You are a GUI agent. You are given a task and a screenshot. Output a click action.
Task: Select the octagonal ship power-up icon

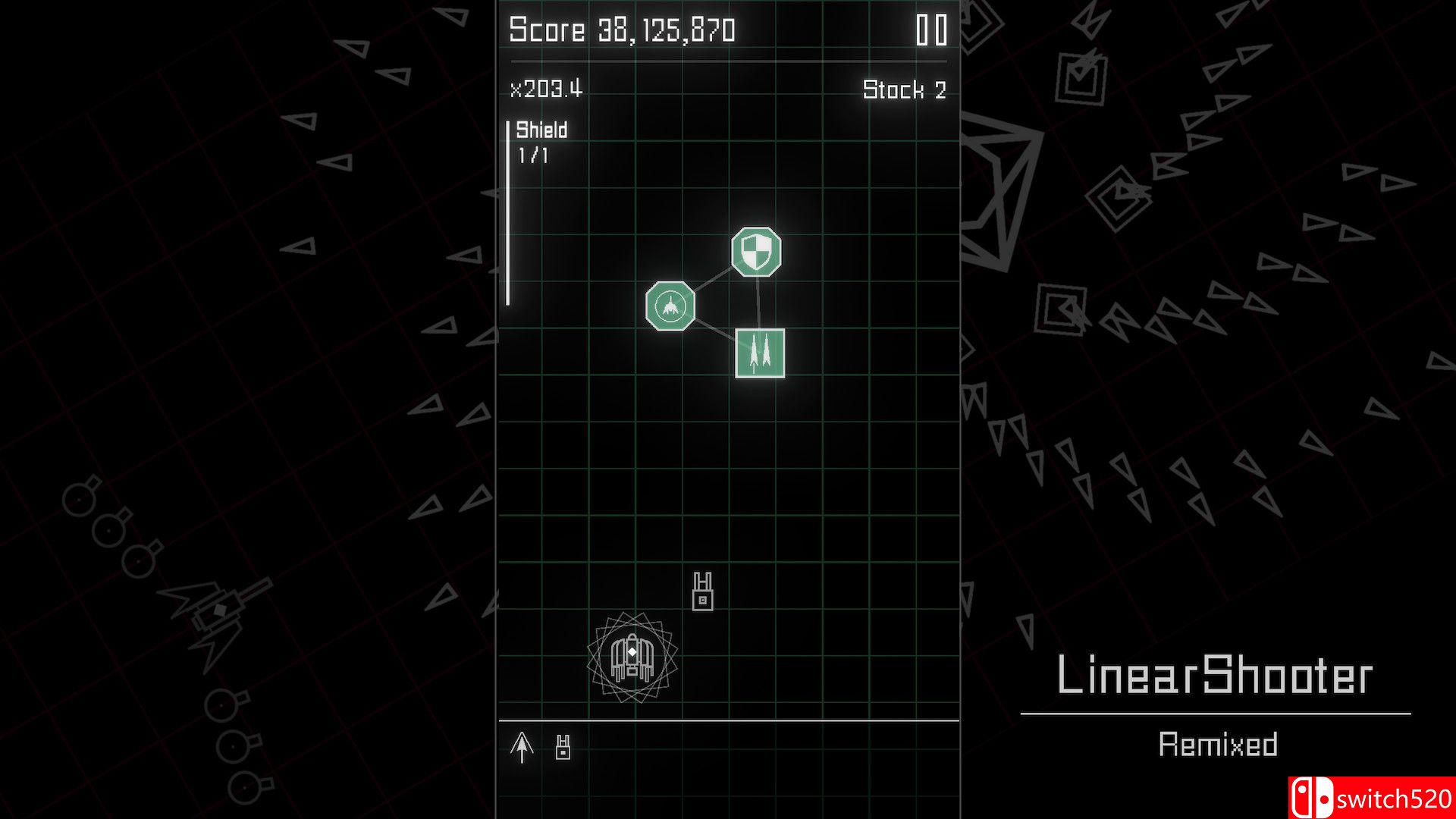coord(670,306)
